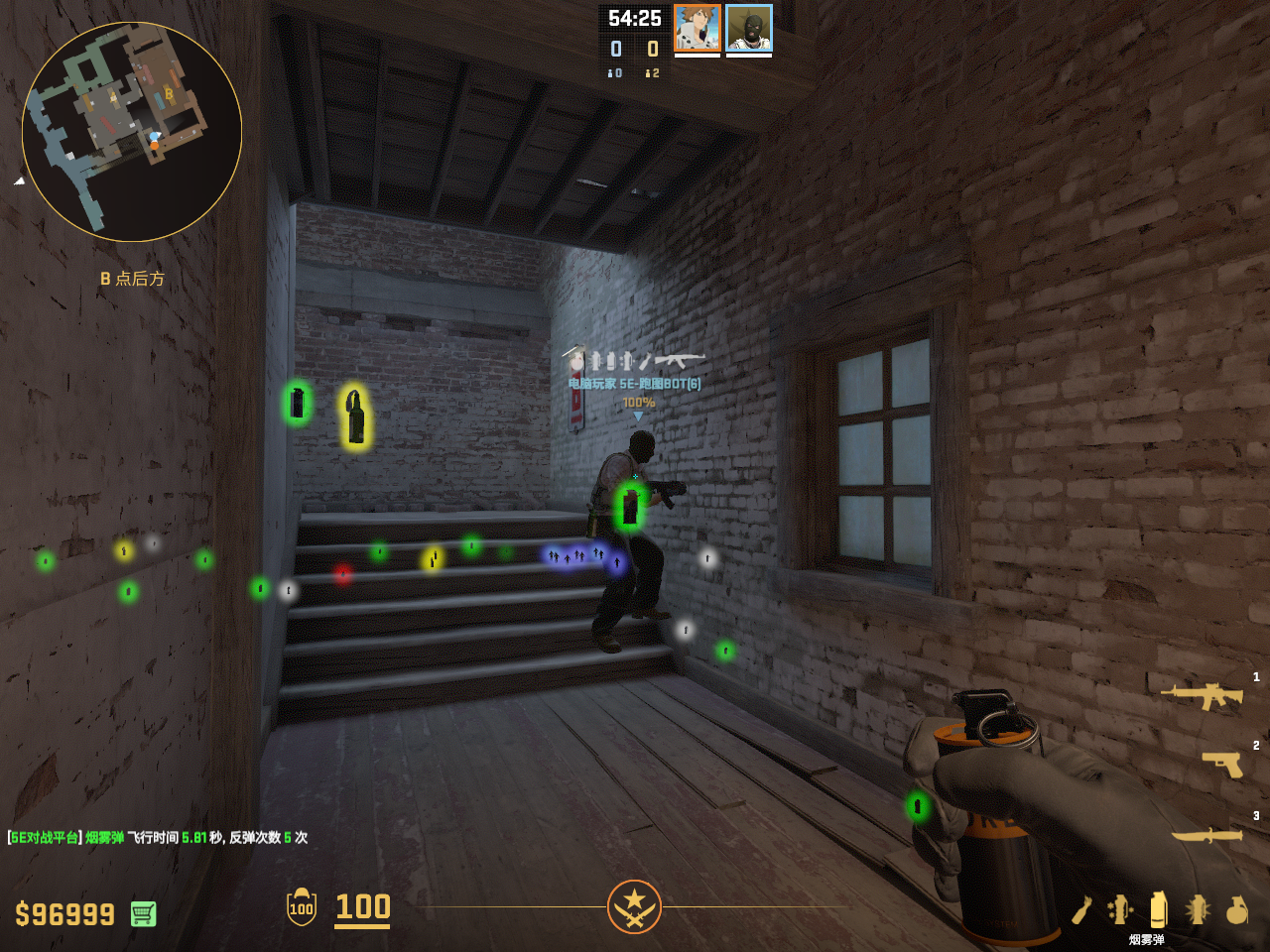Click the terrorist team emblem

tap(634, 906)
